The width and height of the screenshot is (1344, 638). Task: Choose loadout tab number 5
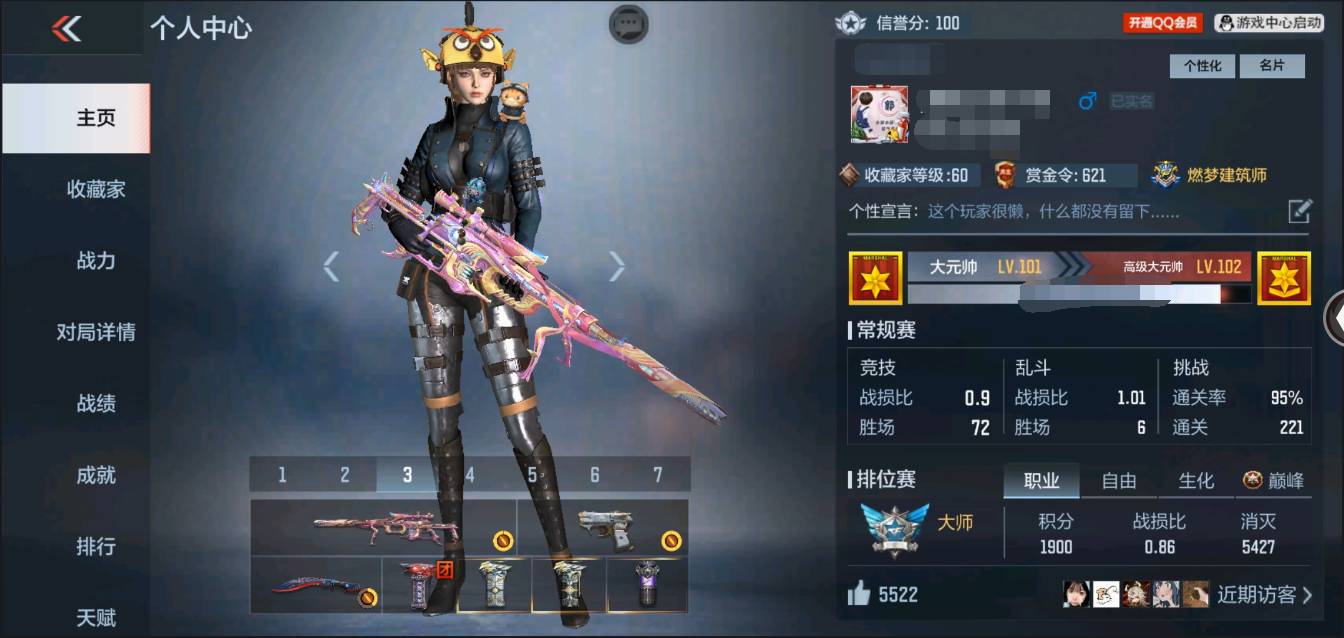click(x=532, y=475)
